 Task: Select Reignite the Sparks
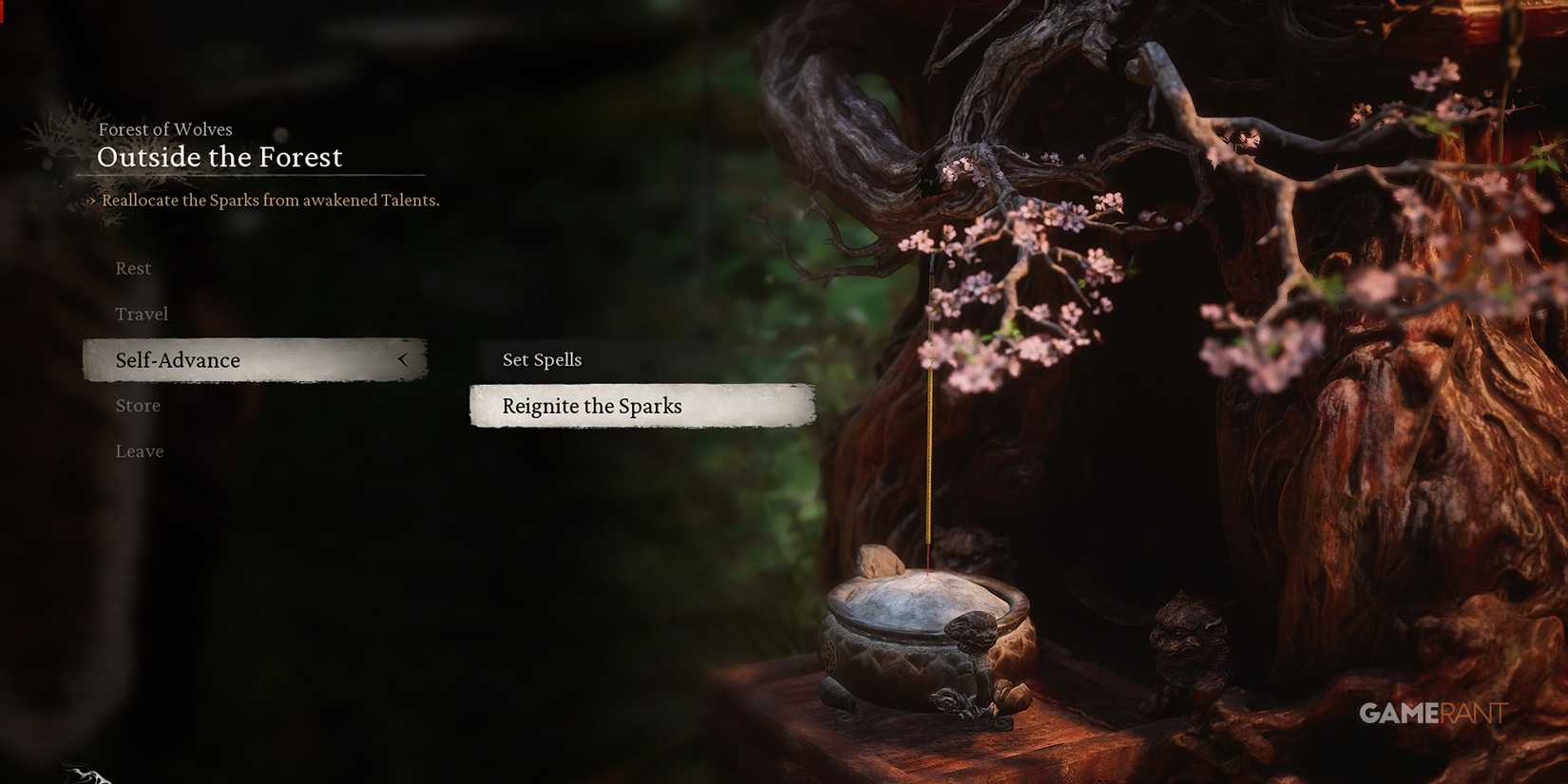(x=592, y=406)
